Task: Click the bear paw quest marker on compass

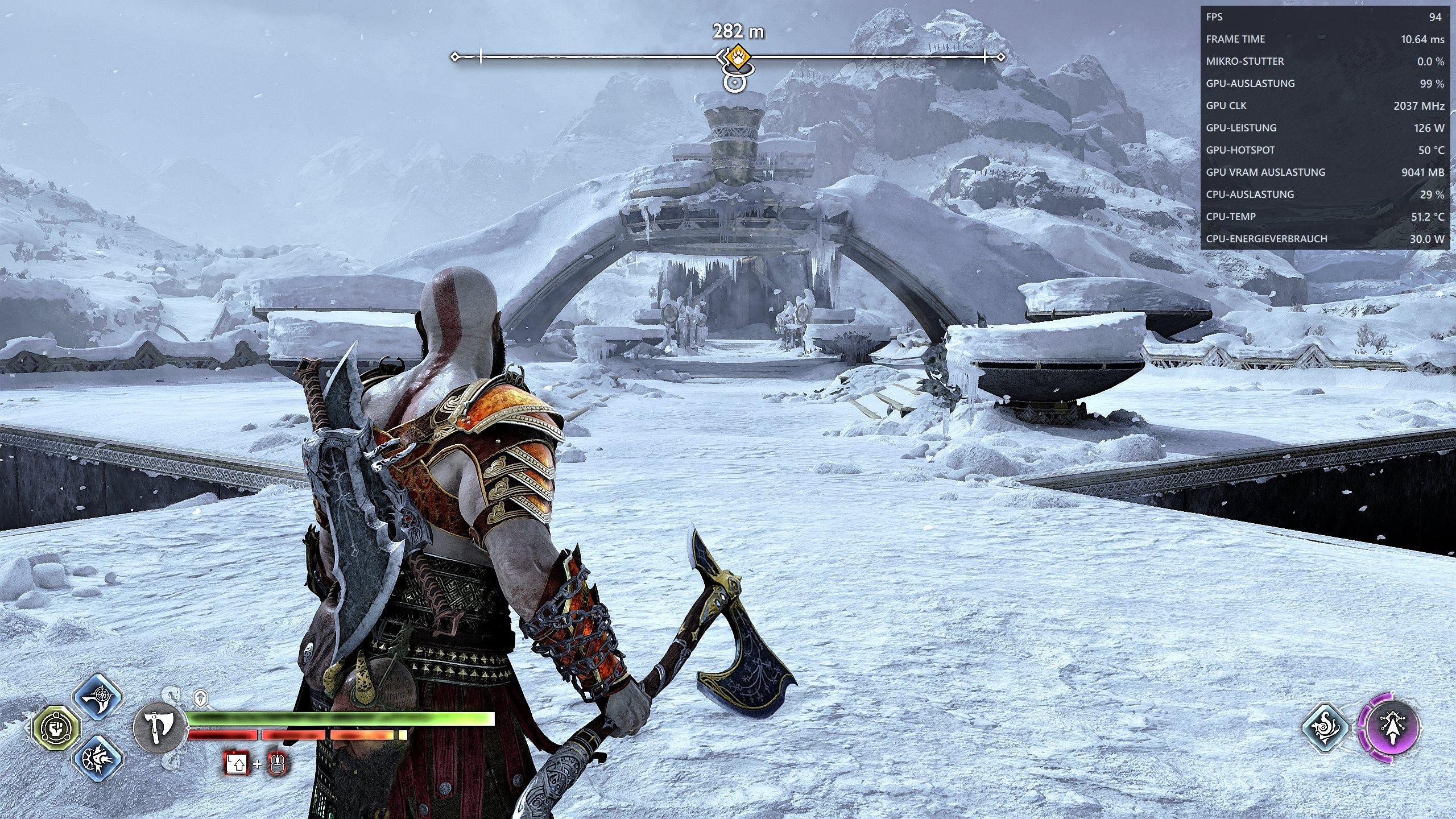Action: tap(738, 57)
